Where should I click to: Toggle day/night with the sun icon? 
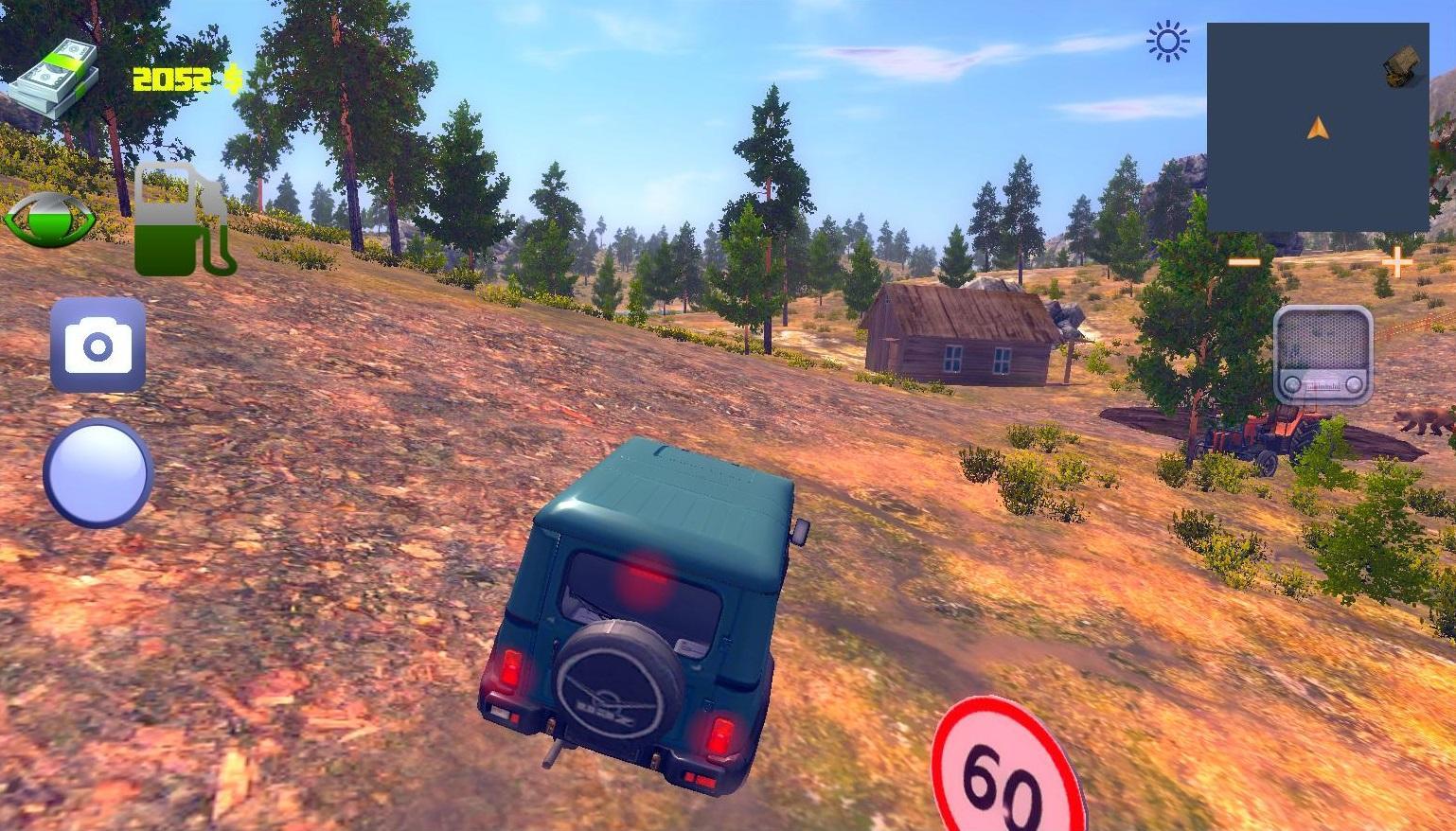click(x=1168, y=41)
